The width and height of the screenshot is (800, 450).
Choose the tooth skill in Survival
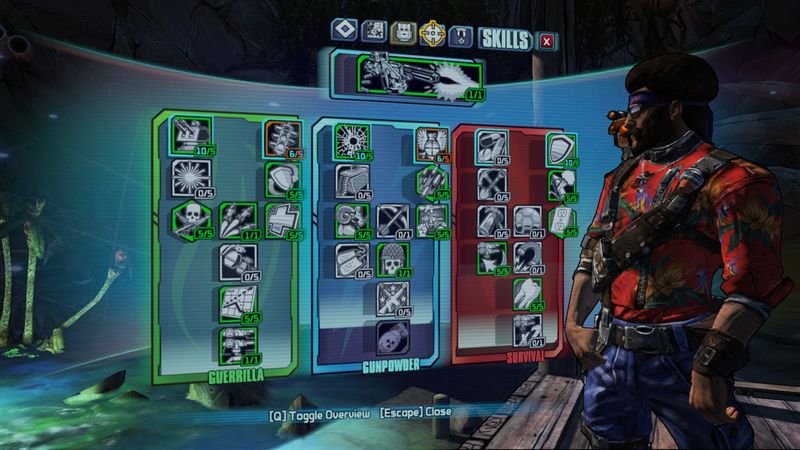pos(526,291)
